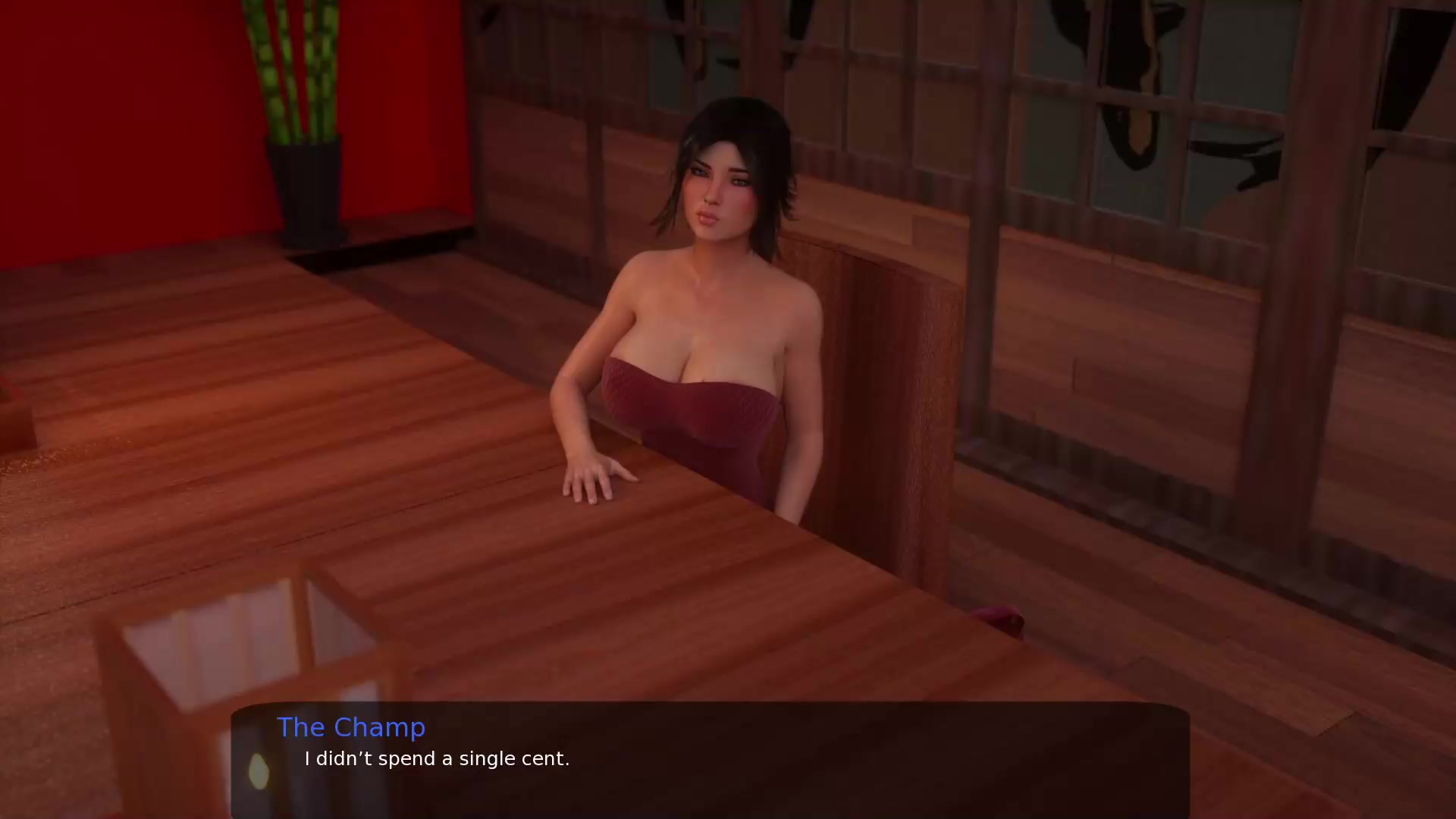The width and height of the screenshot is (1456, 819).
Task: Advance the dialogue by clicking the text box
Action: [x=710, y=760]
